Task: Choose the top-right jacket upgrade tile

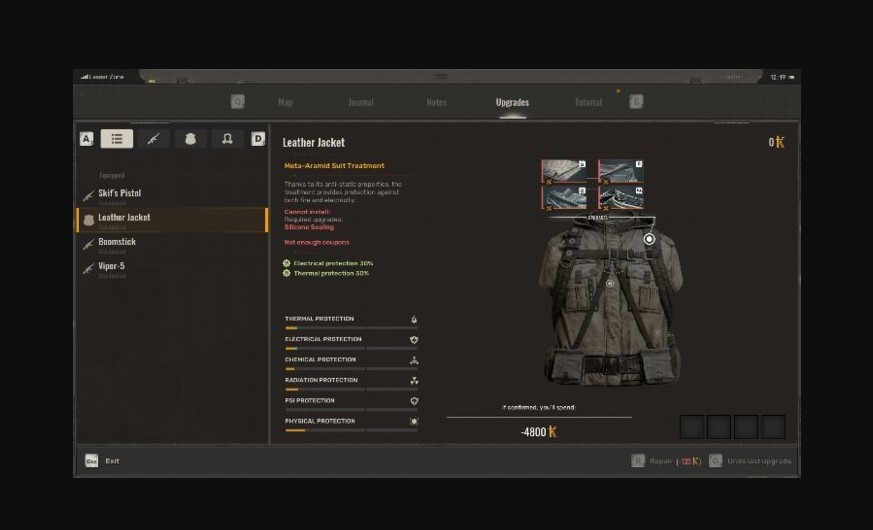Action: click(621, 171)
